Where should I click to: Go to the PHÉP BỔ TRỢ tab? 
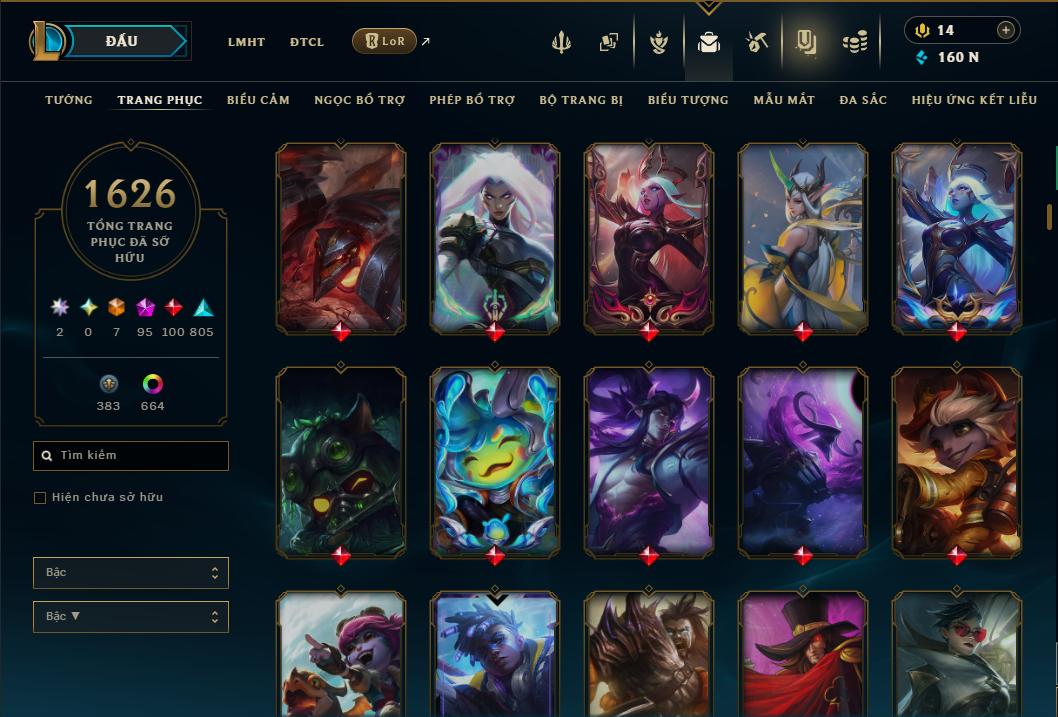click(472, 100)
